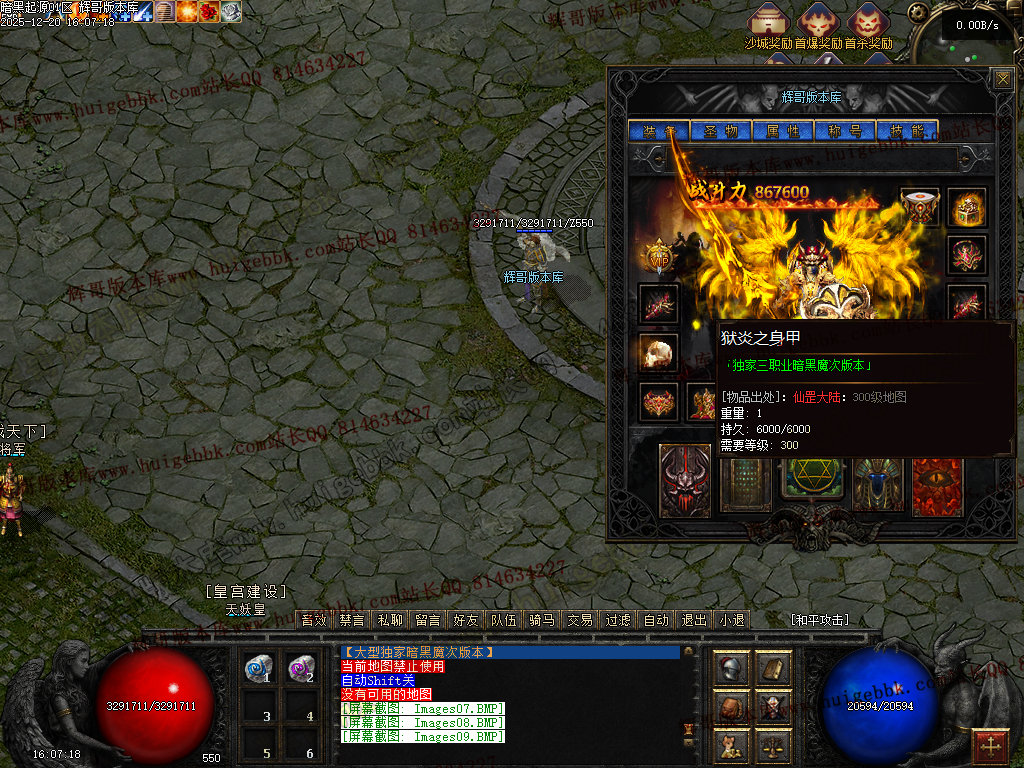Close the character equipment panel
The width and height of the screenshot is (1024, 768).
(x=1002, y=79)
